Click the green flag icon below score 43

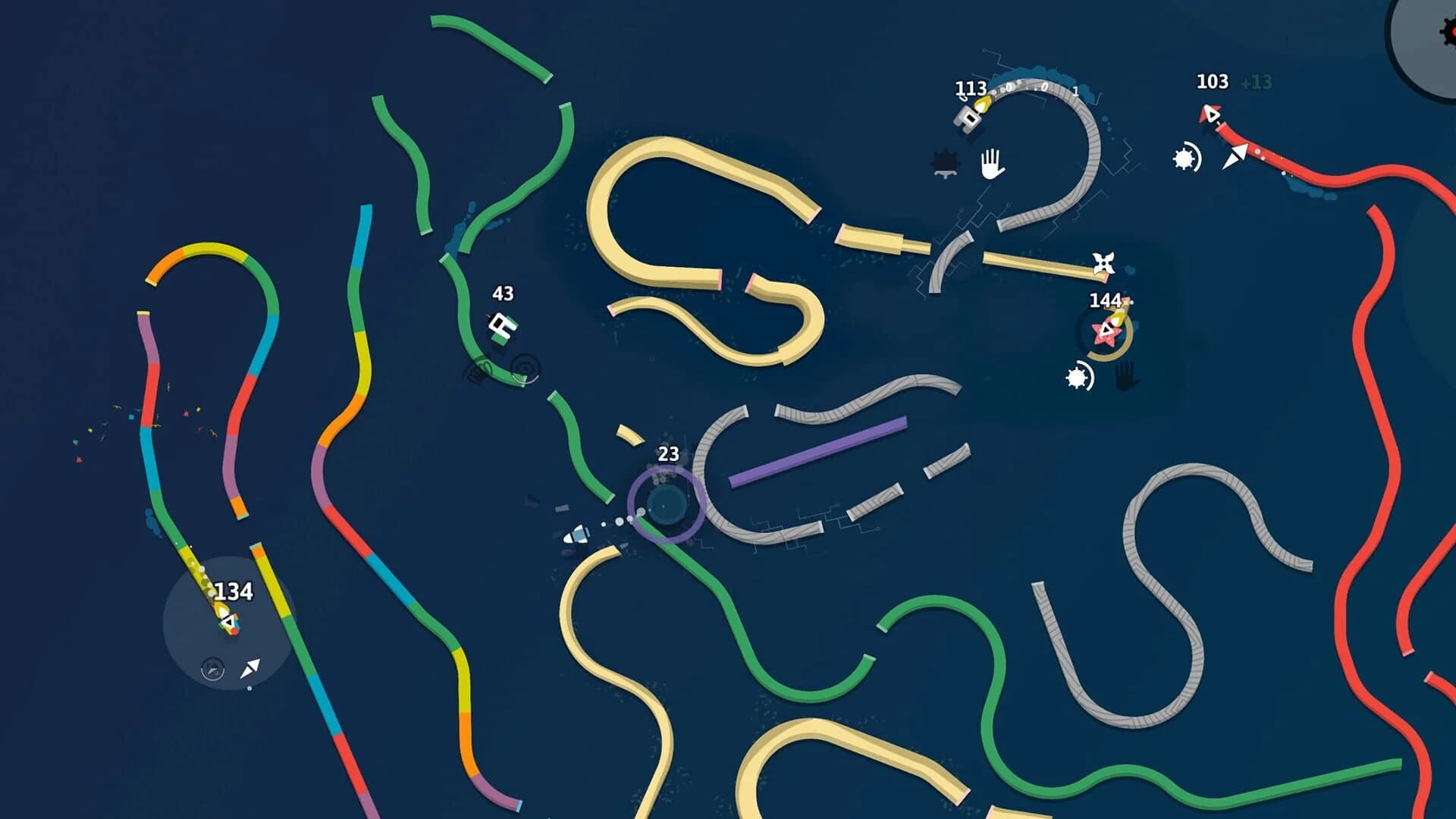click(x=500, y=325)
